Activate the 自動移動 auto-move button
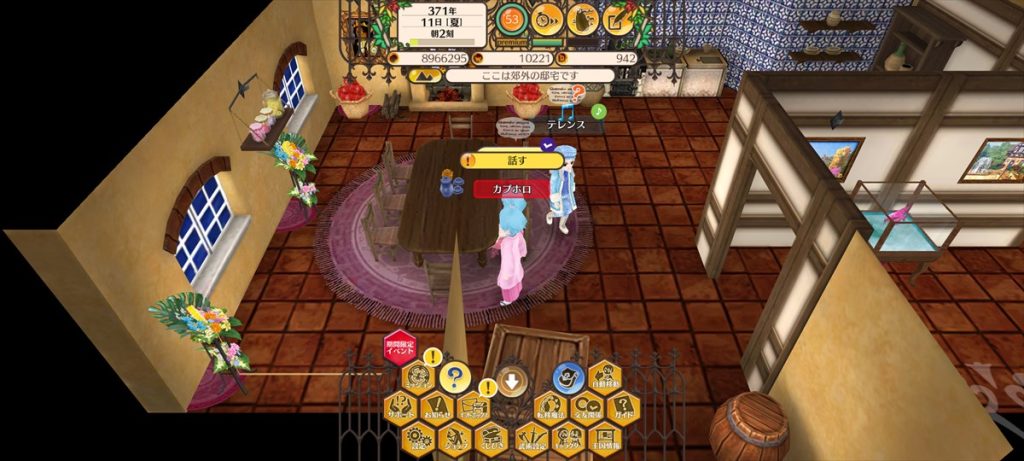 pyautogui.click(x=605, y=377)
